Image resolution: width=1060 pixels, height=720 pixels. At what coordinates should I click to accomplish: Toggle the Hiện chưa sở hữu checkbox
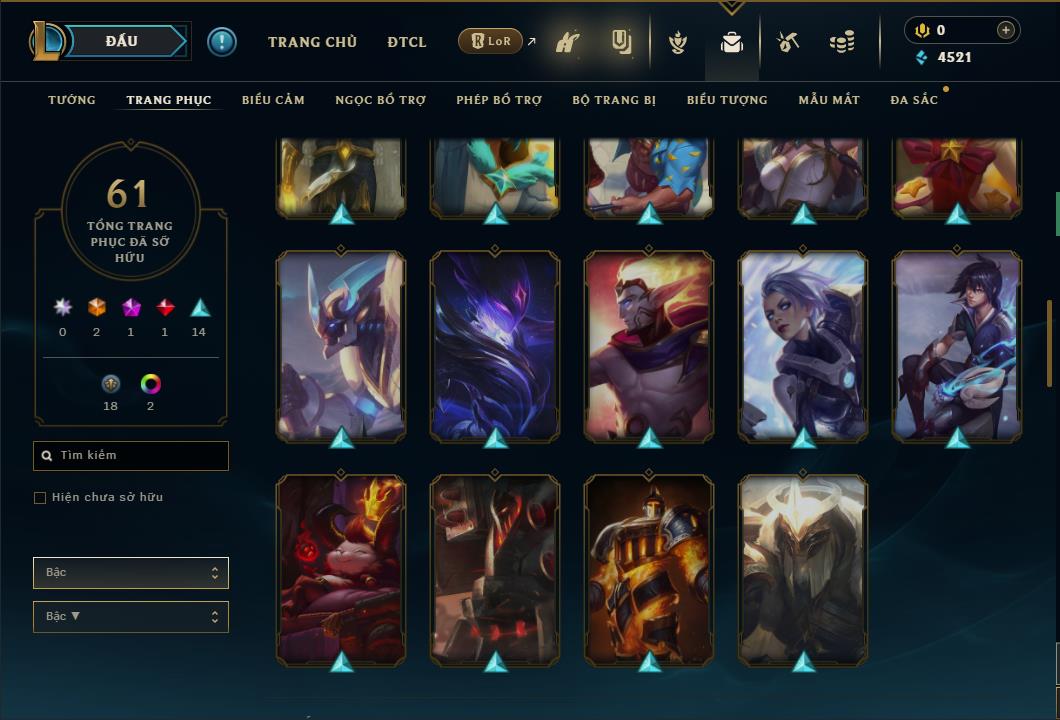[x=40, y=498]
